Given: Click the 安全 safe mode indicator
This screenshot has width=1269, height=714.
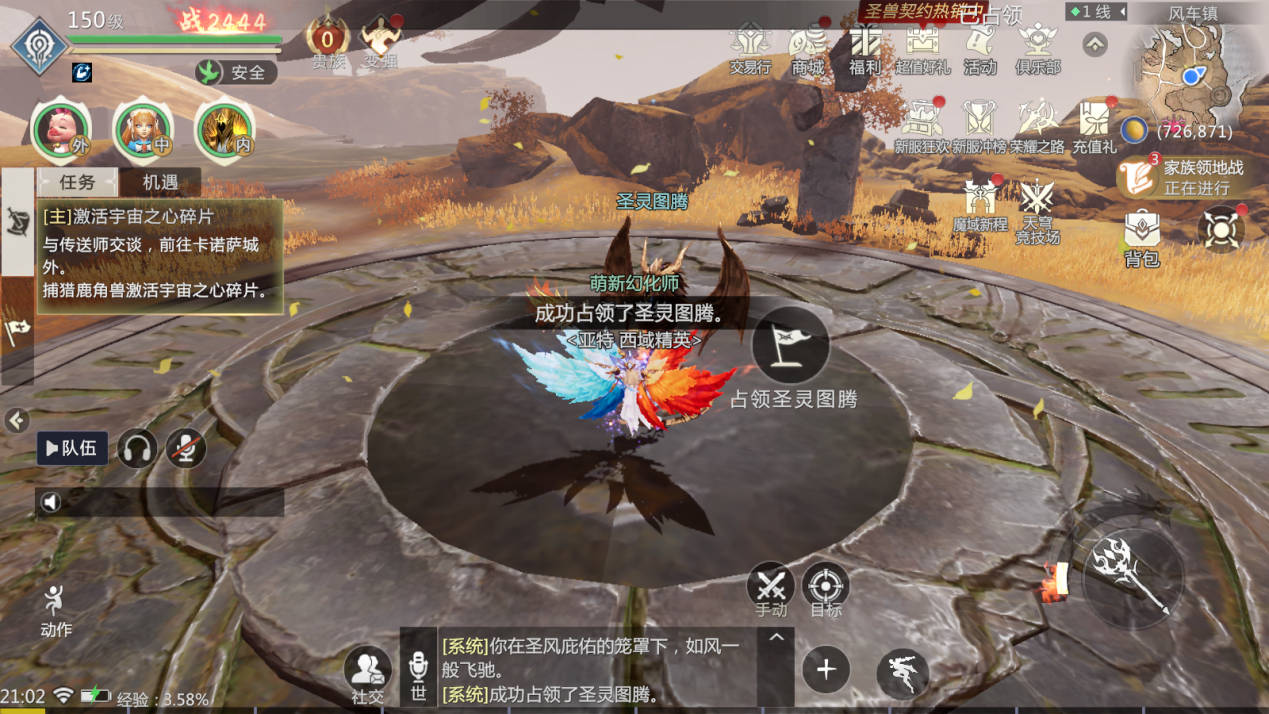Looking at the screenshot, I should [236, 72].
